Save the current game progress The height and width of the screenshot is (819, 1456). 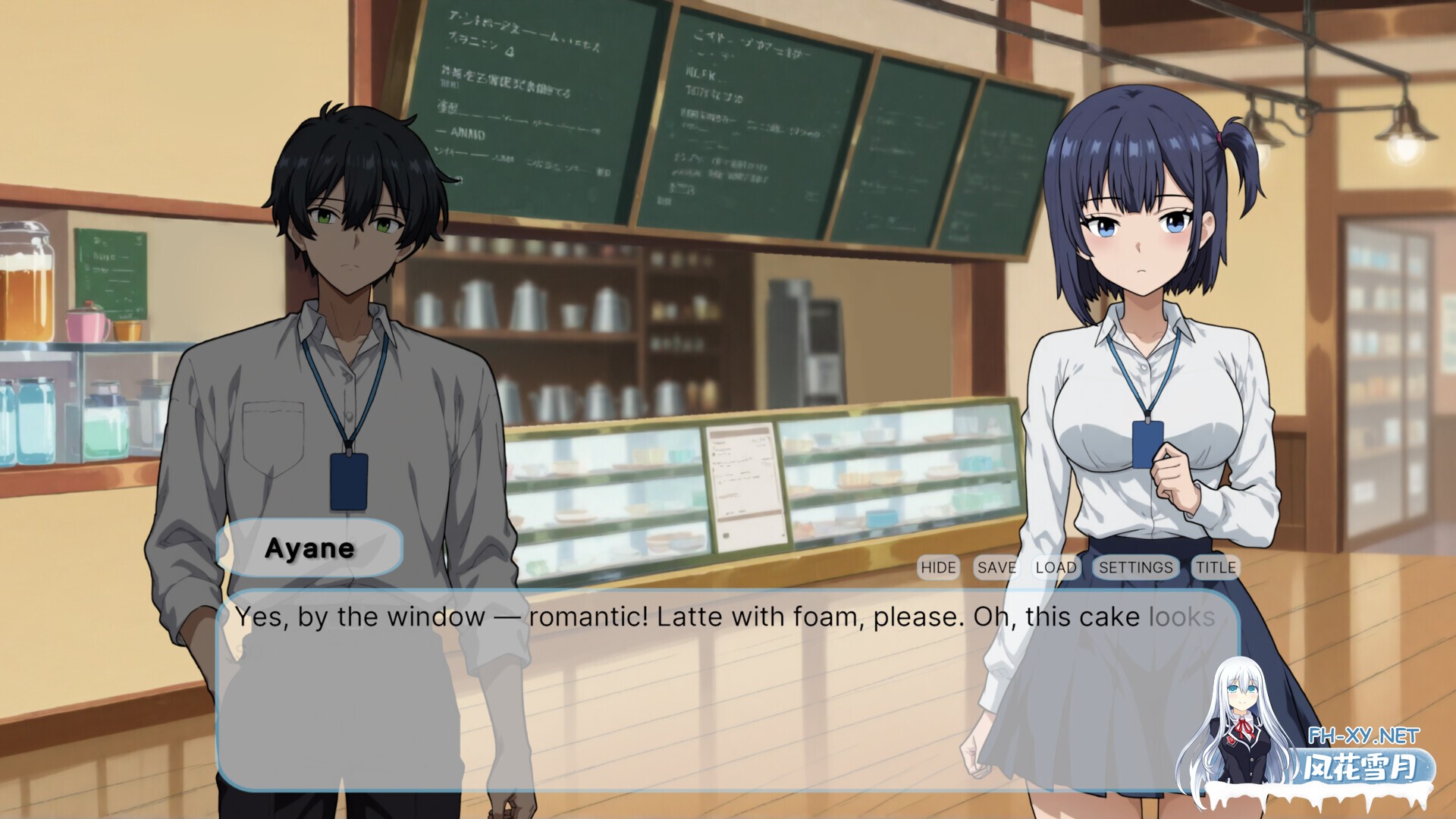(997, 567)
